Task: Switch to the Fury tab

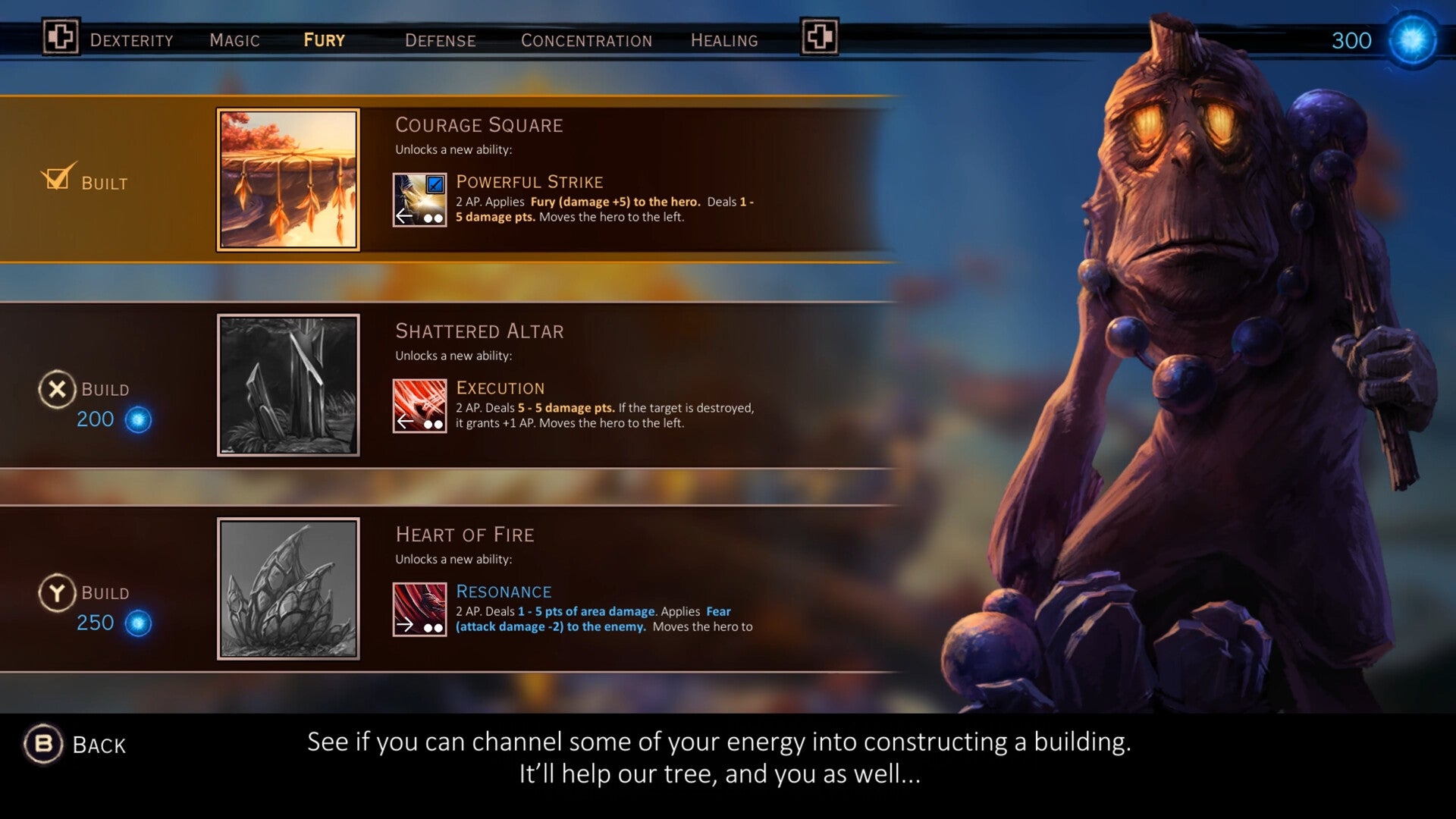Action: point(324,40)
